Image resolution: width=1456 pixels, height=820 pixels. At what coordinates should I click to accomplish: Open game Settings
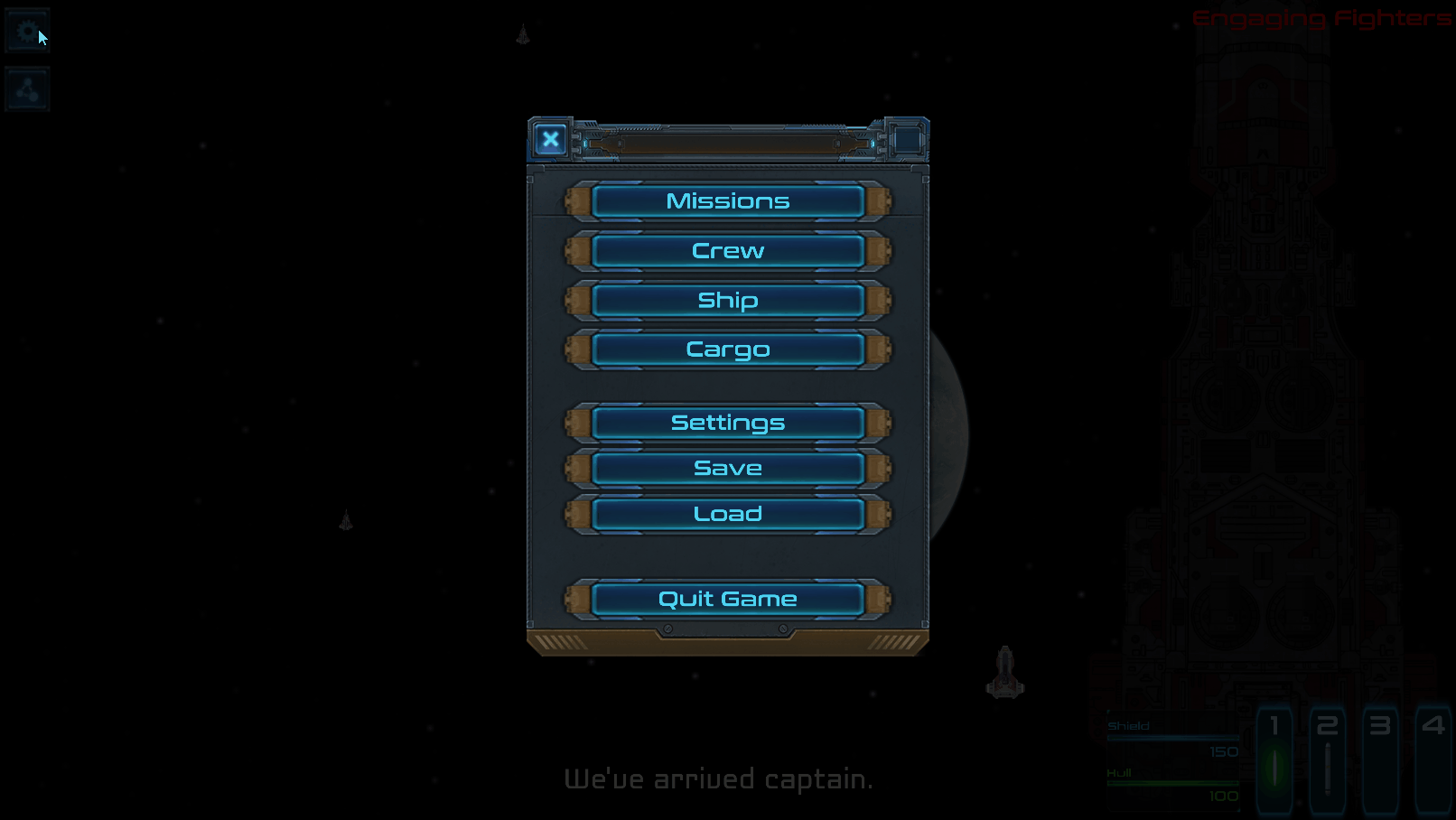click(x=726, y=422)
